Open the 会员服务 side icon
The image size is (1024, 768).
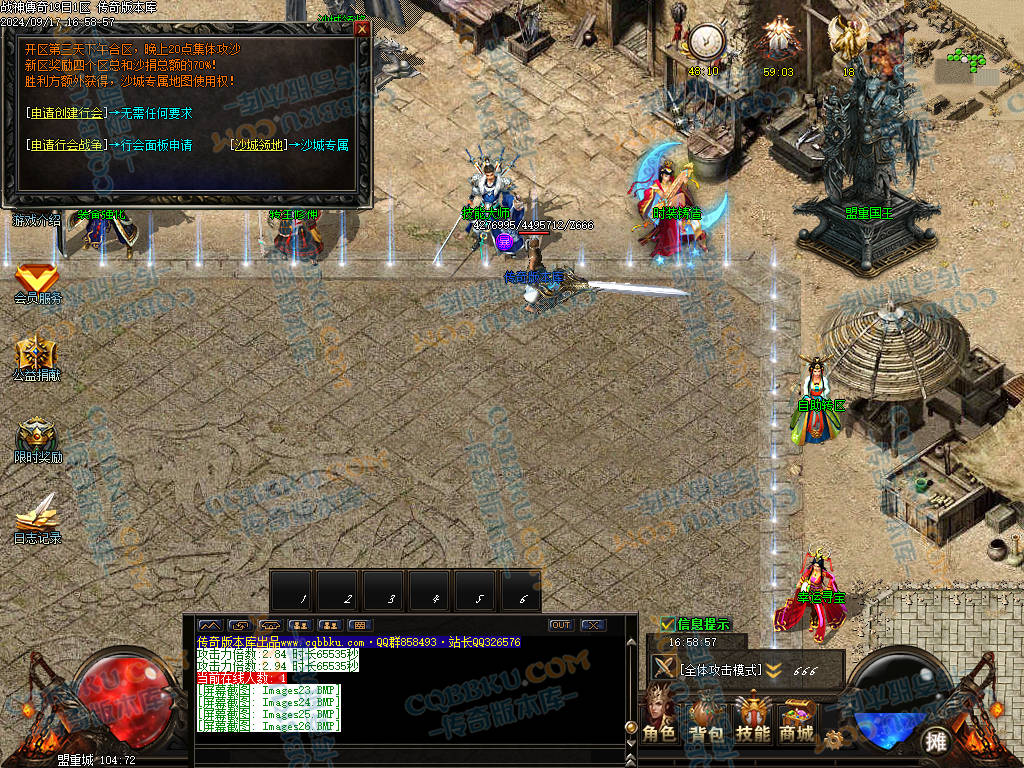pos(37,279)
